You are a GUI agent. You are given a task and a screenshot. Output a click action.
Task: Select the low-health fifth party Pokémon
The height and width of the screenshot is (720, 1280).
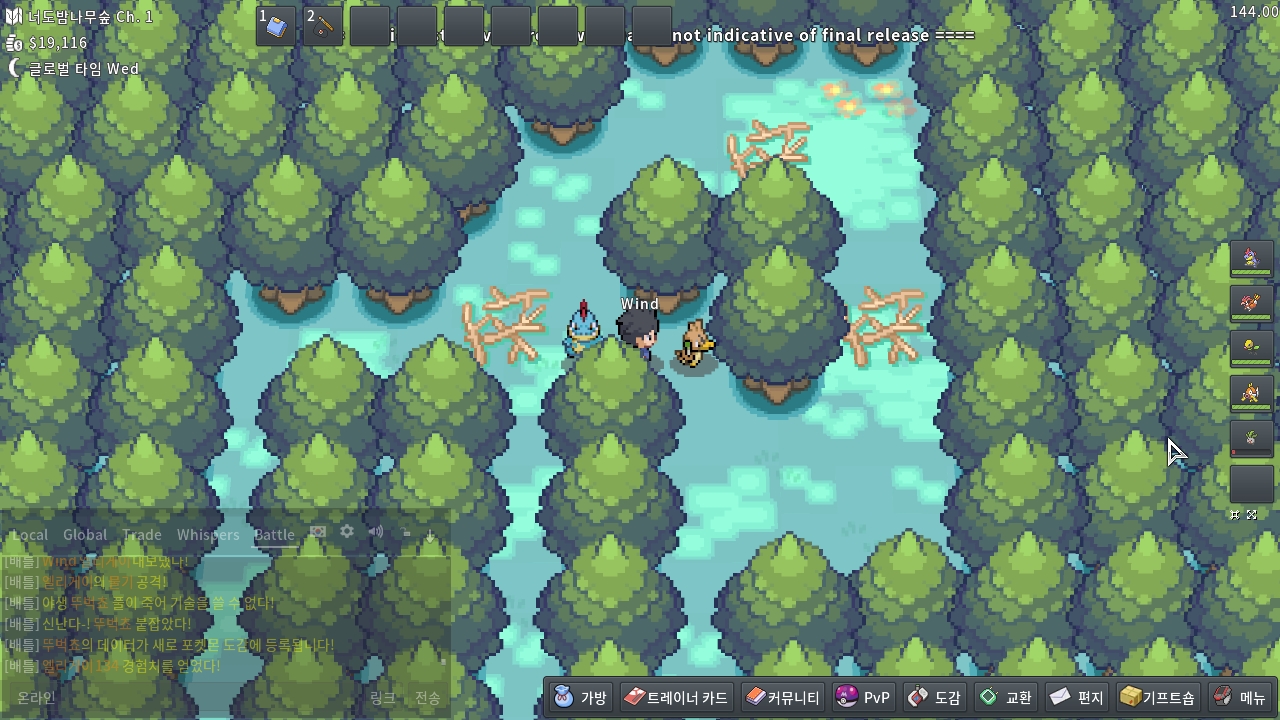(x=1251, y=438)
